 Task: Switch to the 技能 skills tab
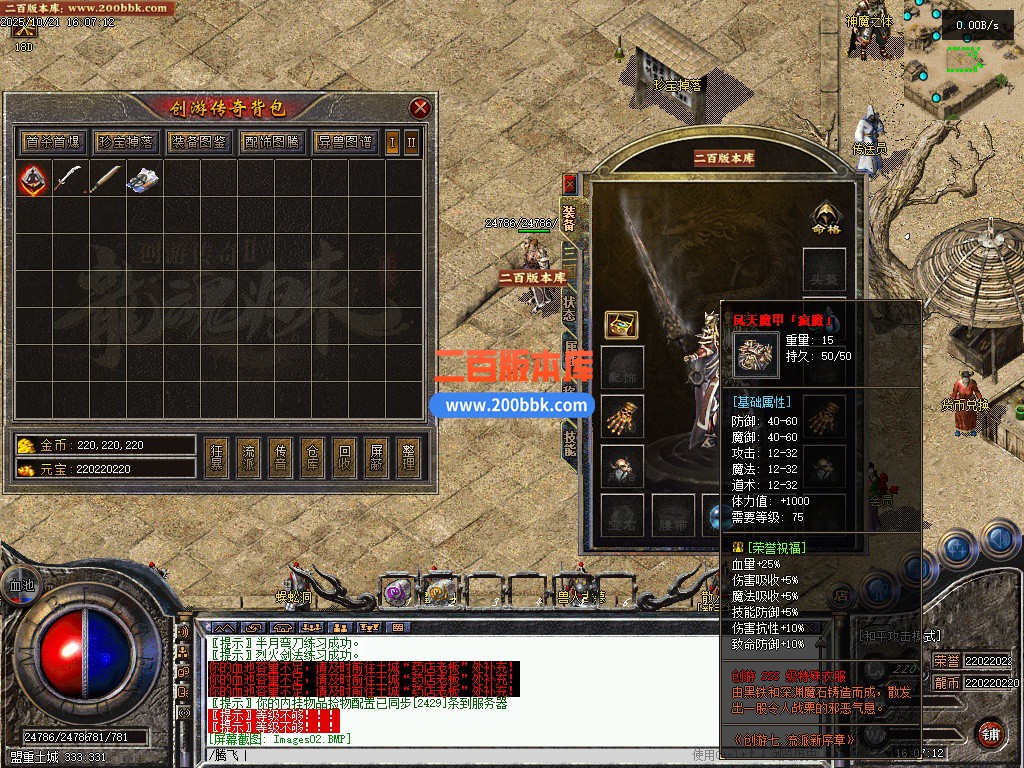pos(569,443)
